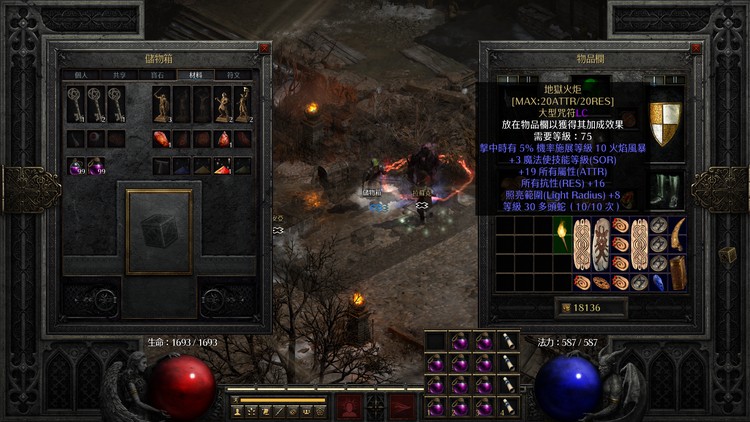The height and width of the screenshot is (422, 750).
Task: Close the stash window
Action: 264,47
